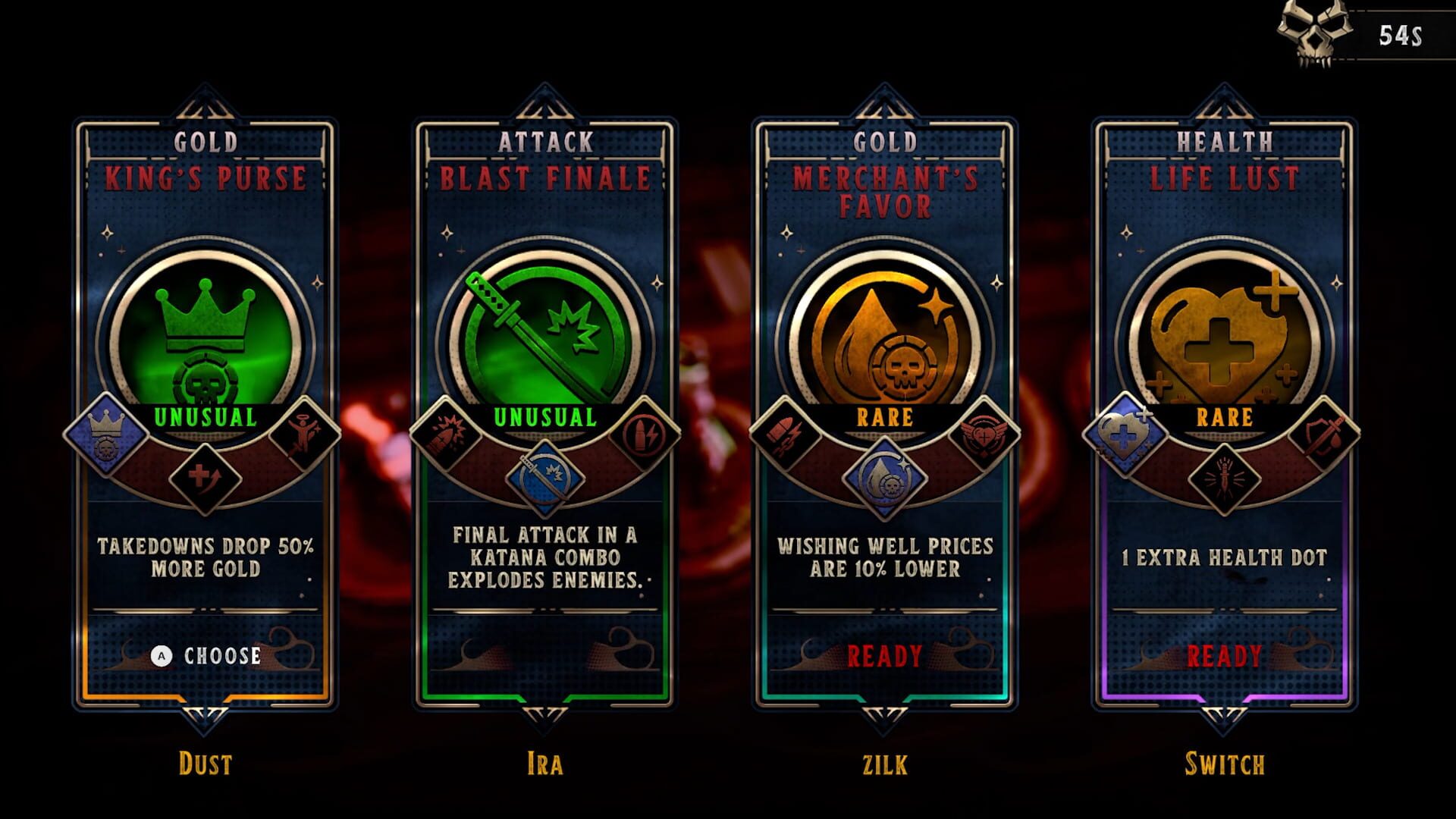Click the glowing dagger diamond icon

coord(1224,478)
